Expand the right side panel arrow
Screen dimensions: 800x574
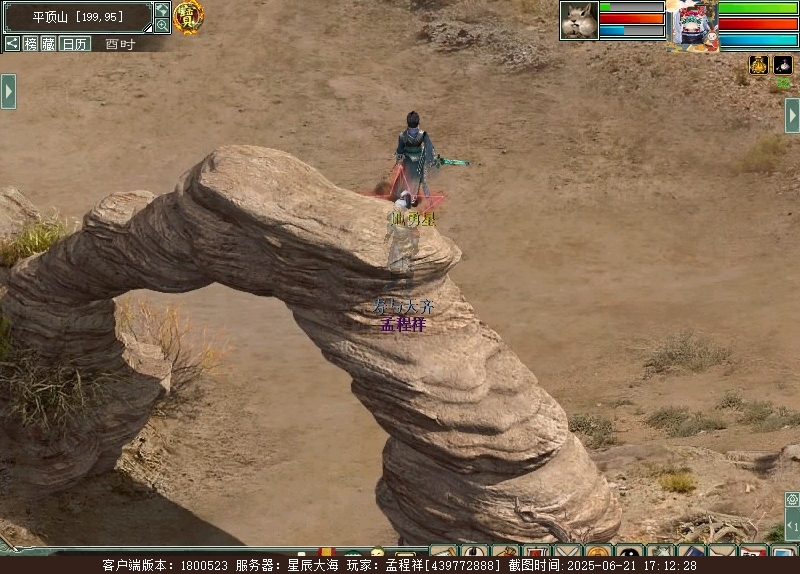pos(792,115)
